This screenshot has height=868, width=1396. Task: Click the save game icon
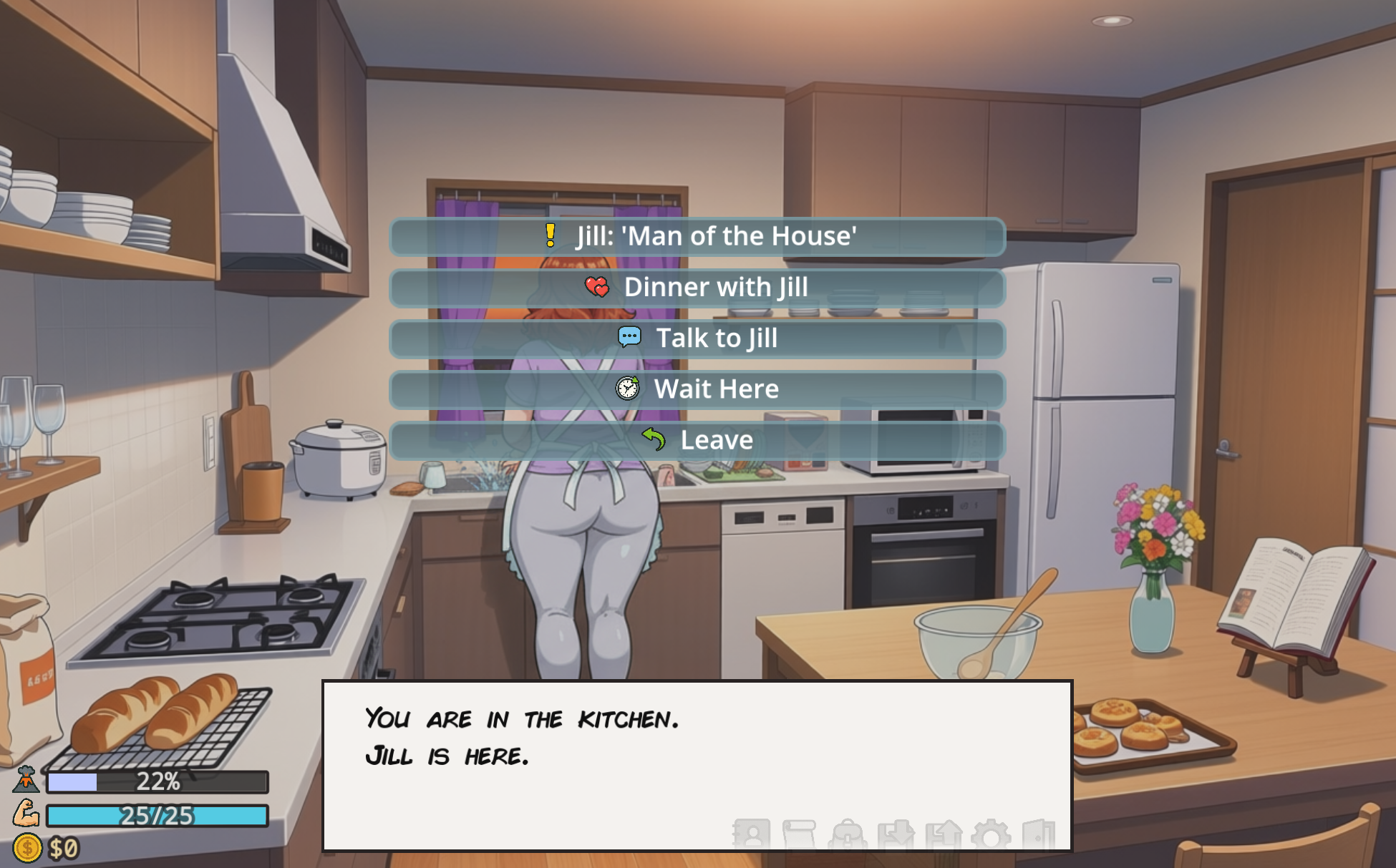coord(898,834)
